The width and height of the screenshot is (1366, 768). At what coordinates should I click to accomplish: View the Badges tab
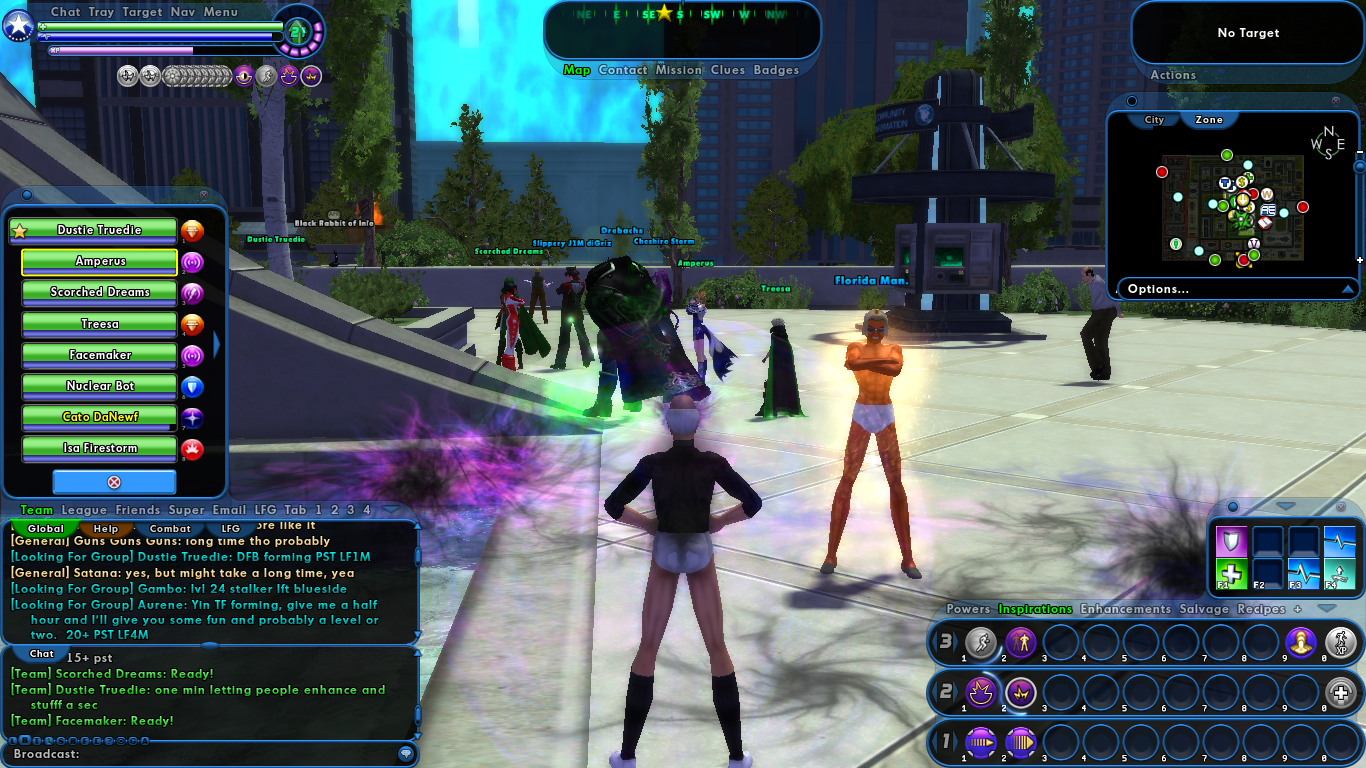(776, 70)
